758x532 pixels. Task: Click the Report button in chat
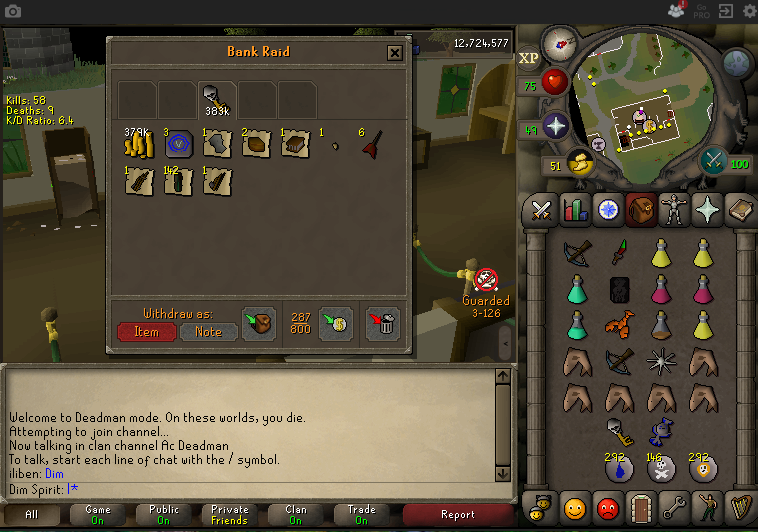click(458, 514)
